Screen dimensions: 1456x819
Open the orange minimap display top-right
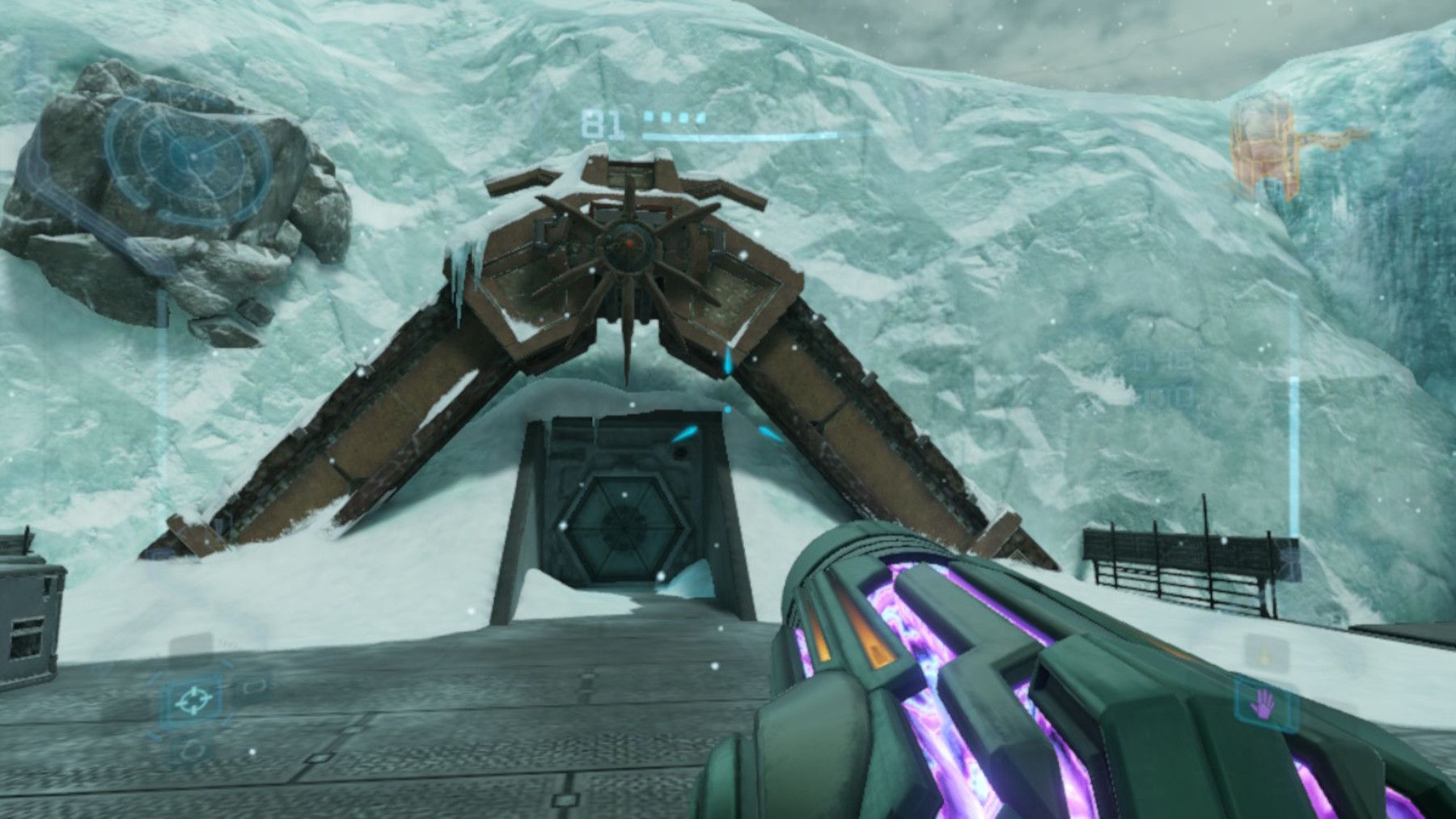pyautogui.click(x=1262, y=137)
